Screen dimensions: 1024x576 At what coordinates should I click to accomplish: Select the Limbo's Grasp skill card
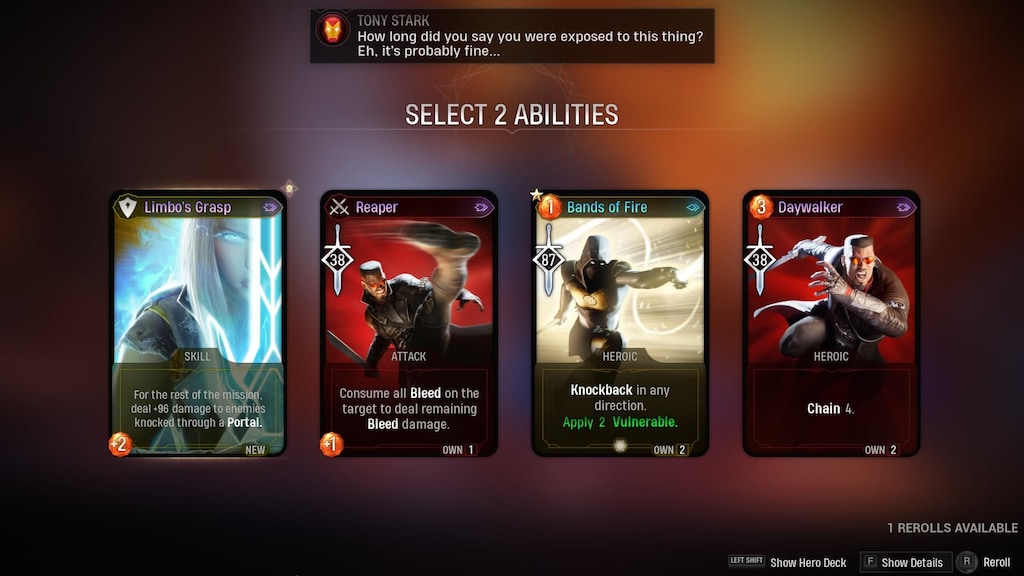pyautogui.click(x=198, y=322)
